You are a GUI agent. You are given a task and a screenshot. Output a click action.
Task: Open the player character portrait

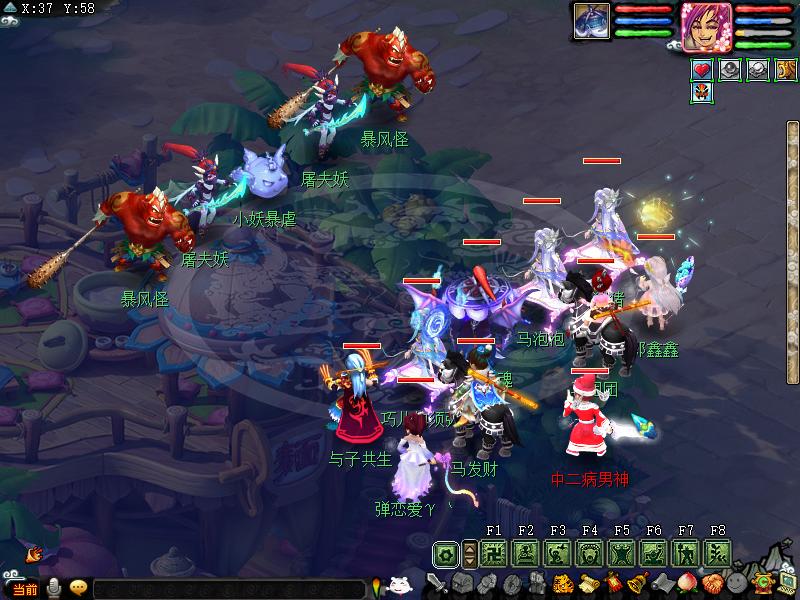tap(707, 25)
